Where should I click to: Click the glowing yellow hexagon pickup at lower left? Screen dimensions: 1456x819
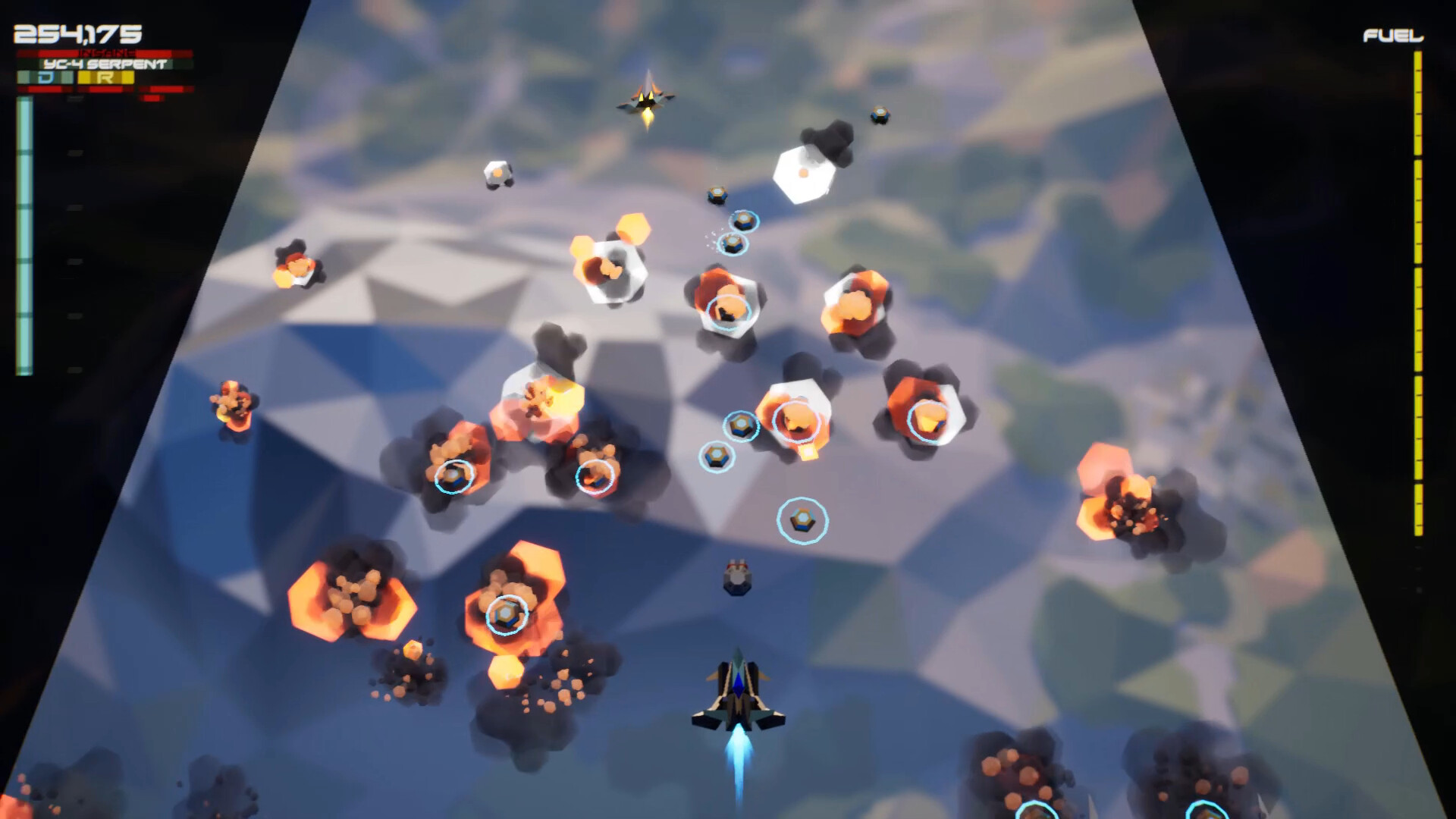click(413, 648)
